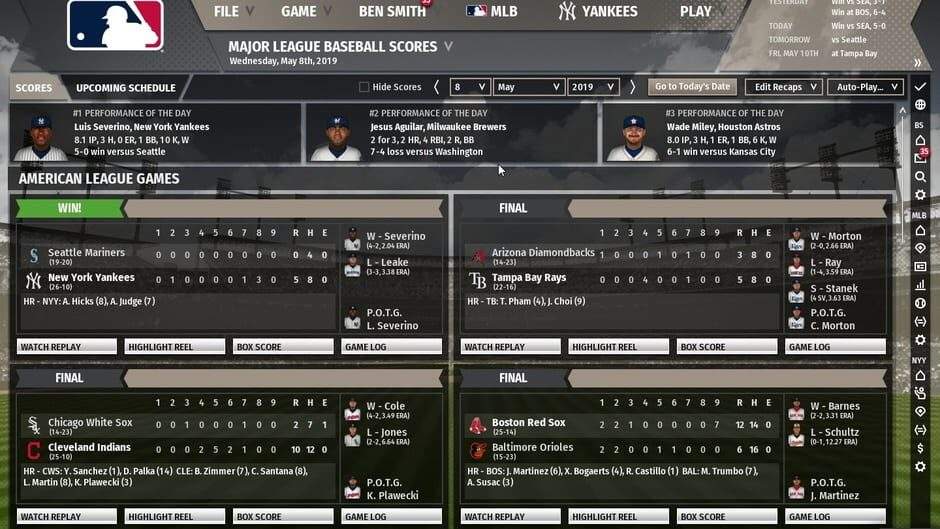Toggle the Hide Scores checkbox
This screenshot has height=529, width=940.
pos(364,87)
